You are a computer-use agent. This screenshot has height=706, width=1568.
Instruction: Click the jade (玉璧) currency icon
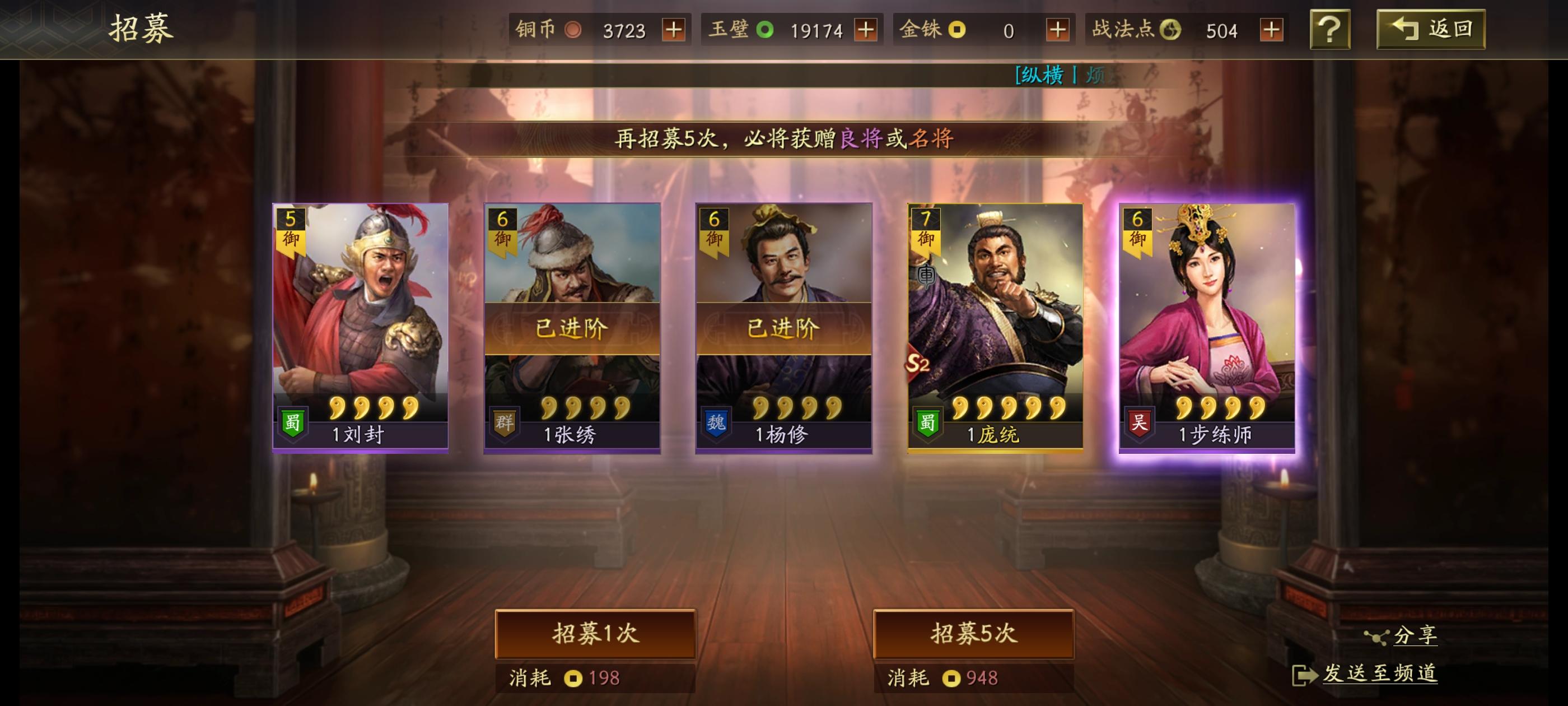[766, 29]
